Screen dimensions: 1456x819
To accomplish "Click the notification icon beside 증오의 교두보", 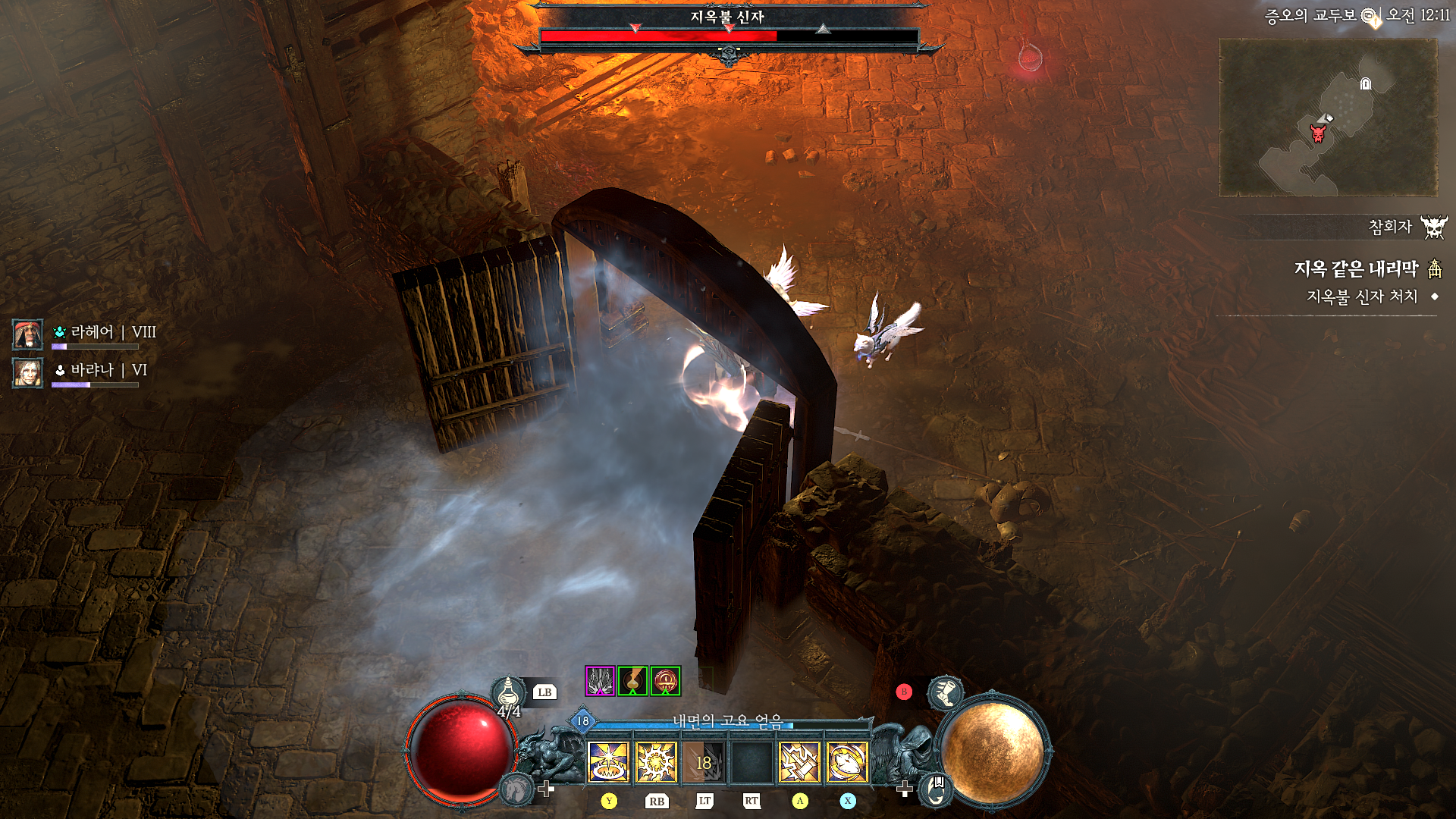I will pyautogui.click(x=1370, y=16).
